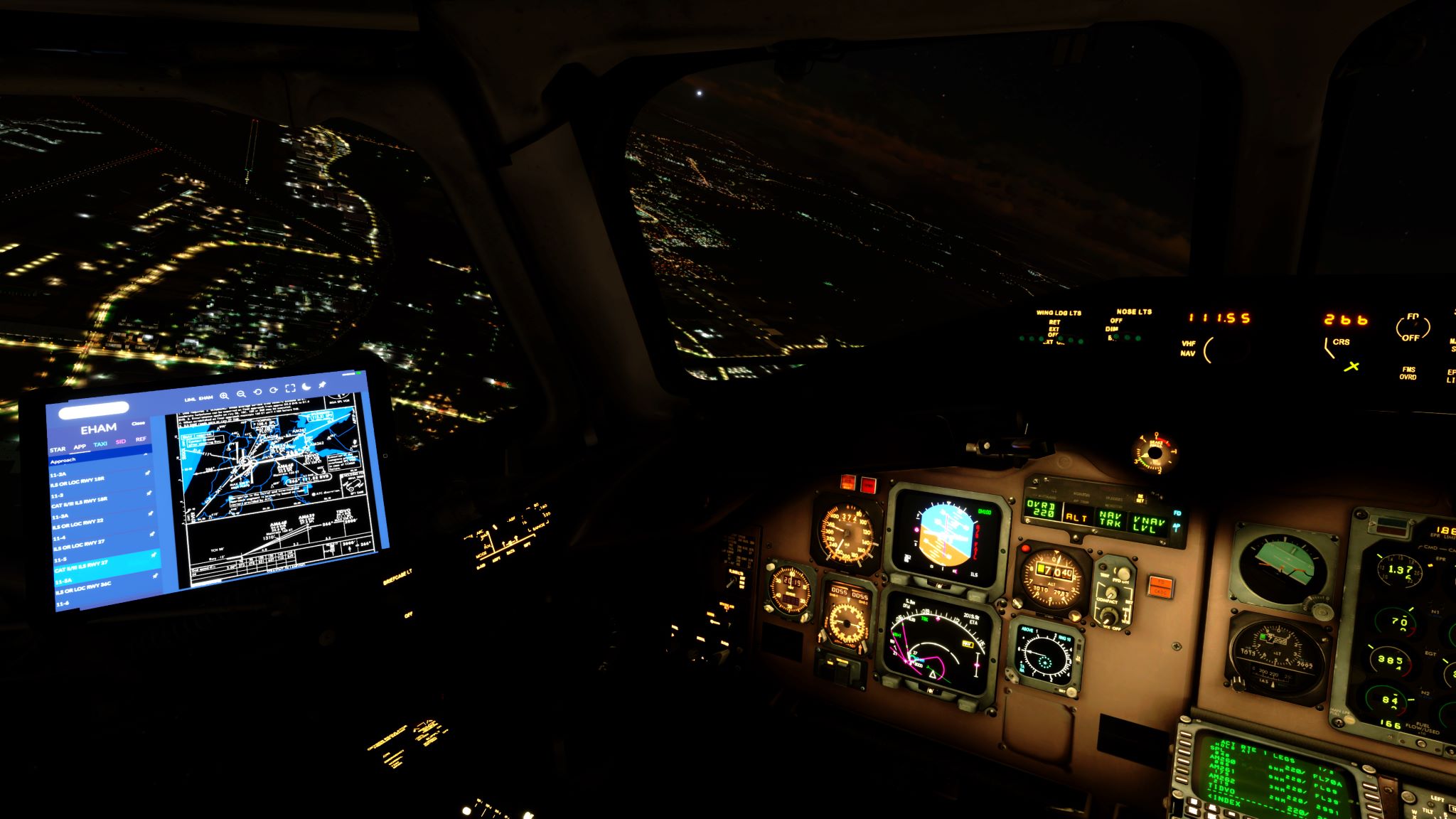Click the zoom-out magnifier icon
Image resolution: width=1456 pixels, height=819 pixels.
(241, 394)
